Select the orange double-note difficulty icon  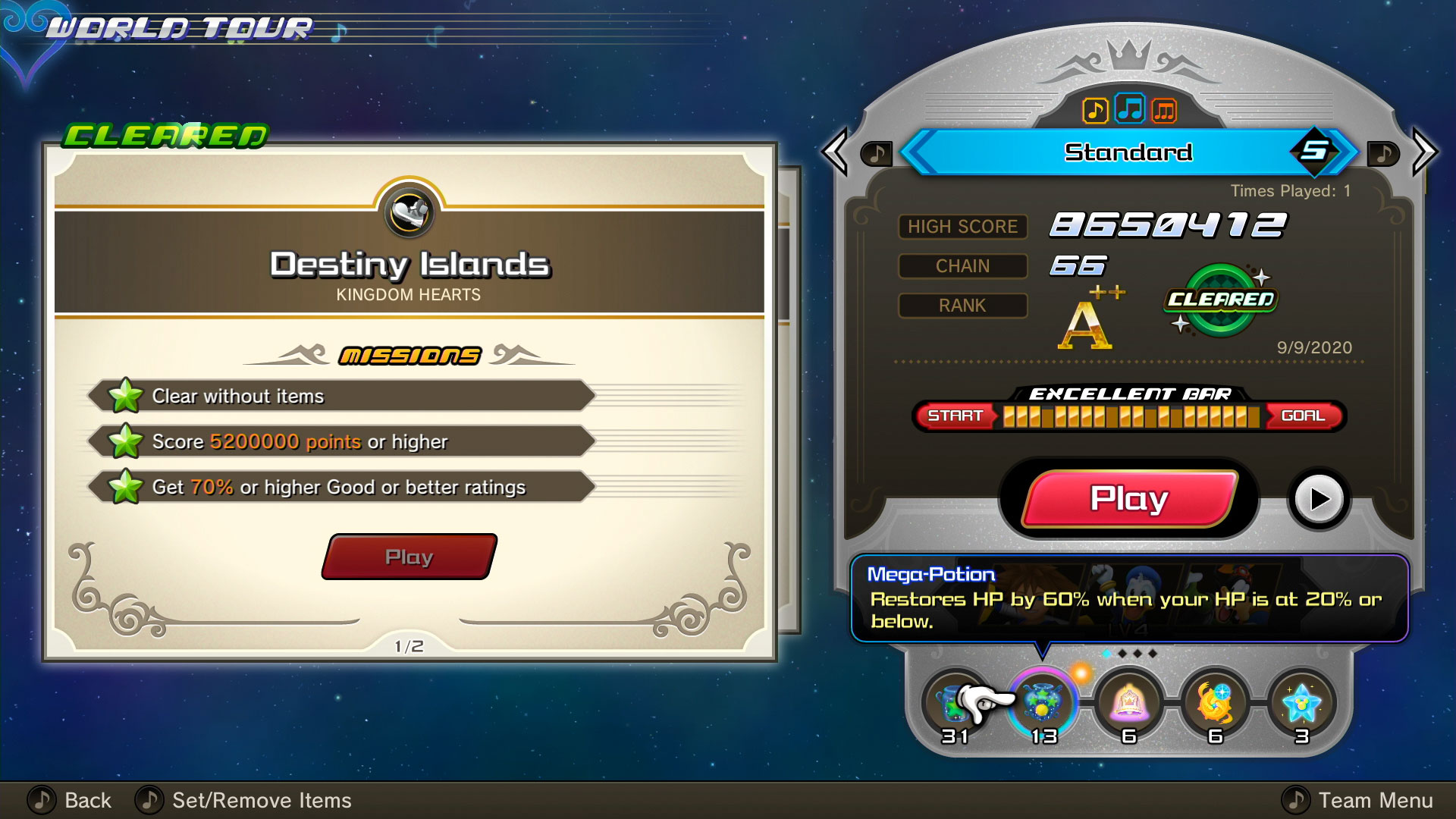click(1164, 111)
